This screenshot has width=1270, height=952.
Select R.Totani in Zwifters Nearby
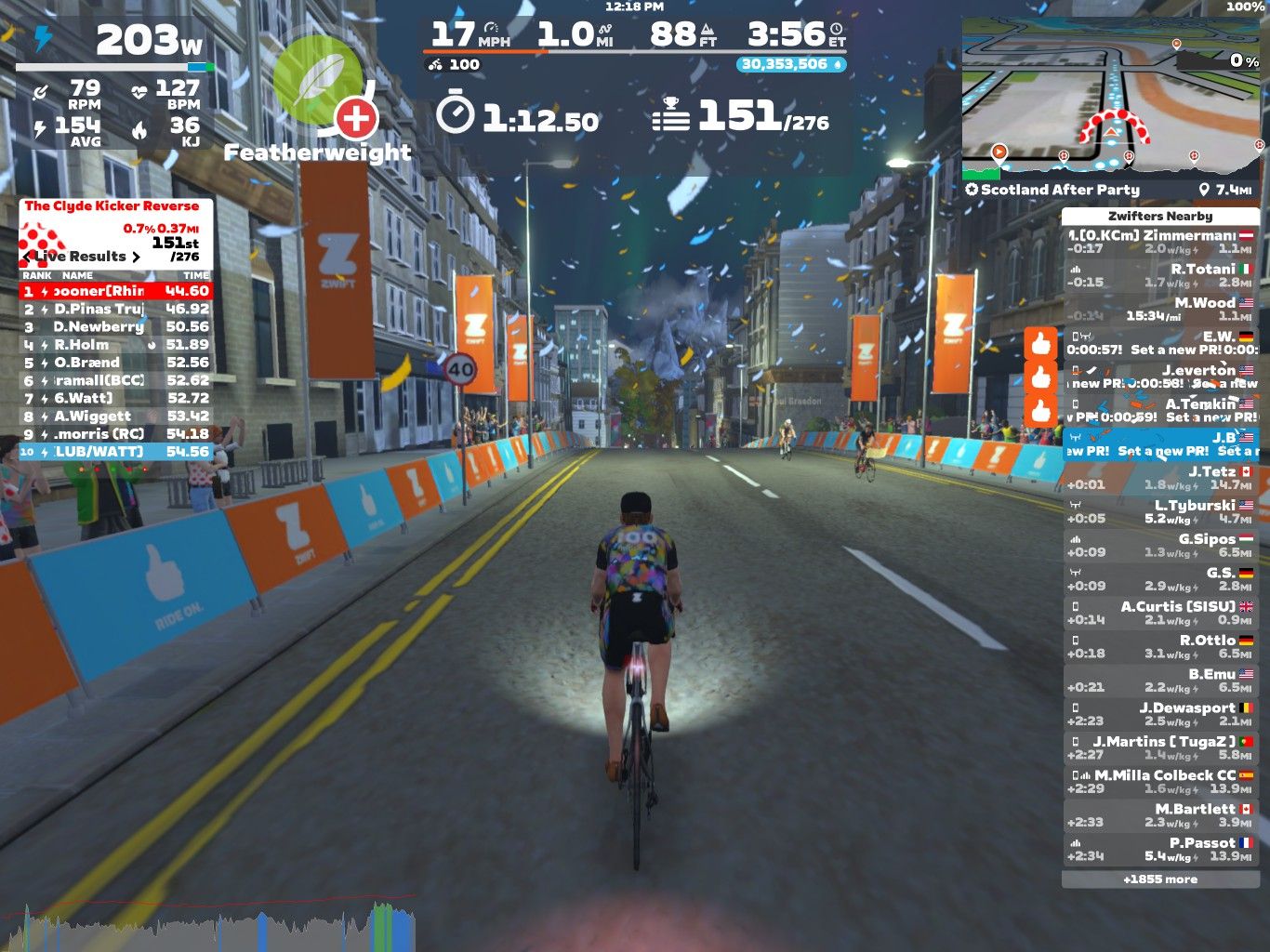1160,275
